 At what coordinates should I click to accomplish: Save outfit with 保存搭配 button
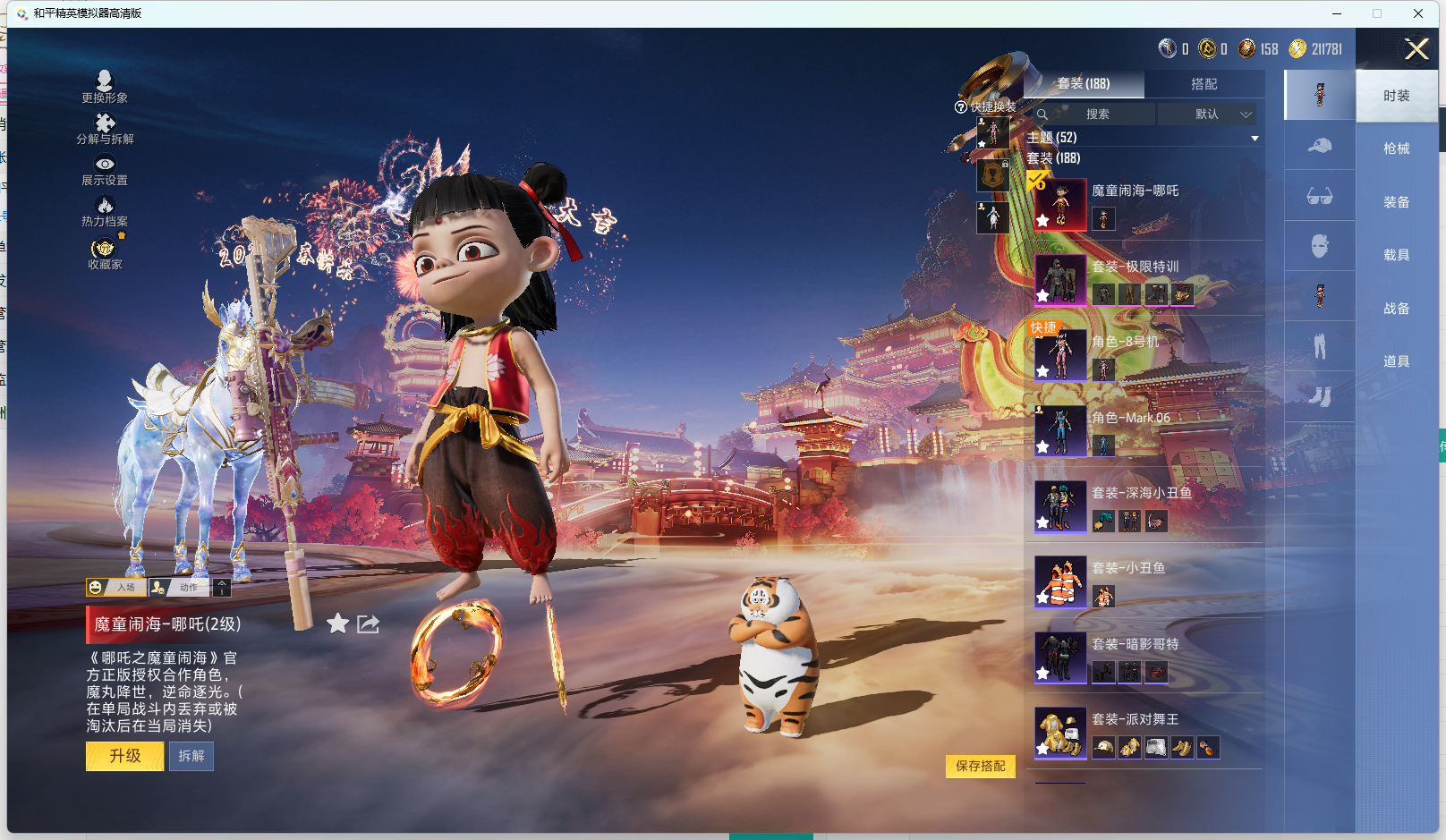pos(980,766)
